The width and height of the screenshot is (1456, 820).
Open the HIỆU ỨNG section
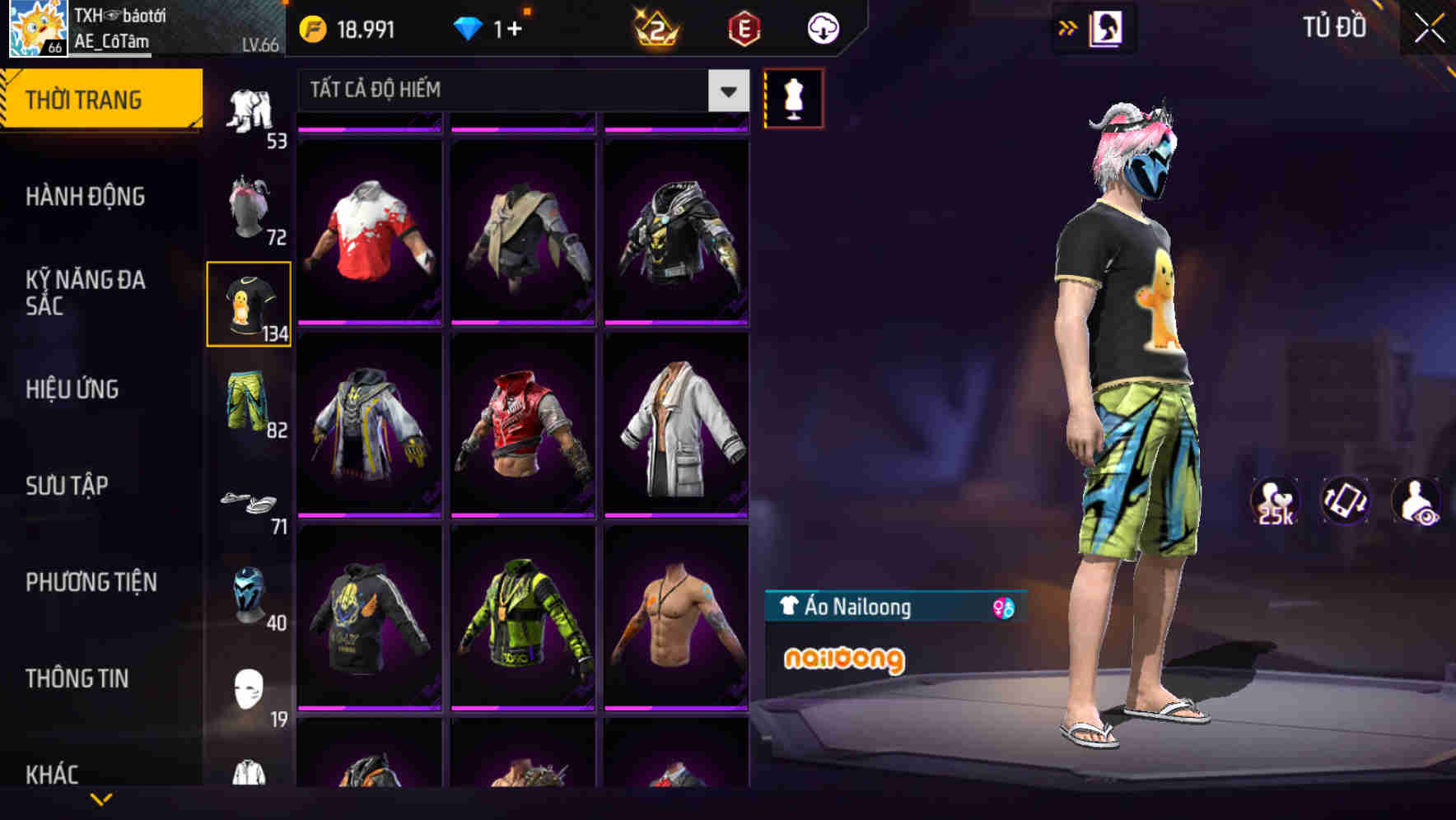(x=72, y=389)
